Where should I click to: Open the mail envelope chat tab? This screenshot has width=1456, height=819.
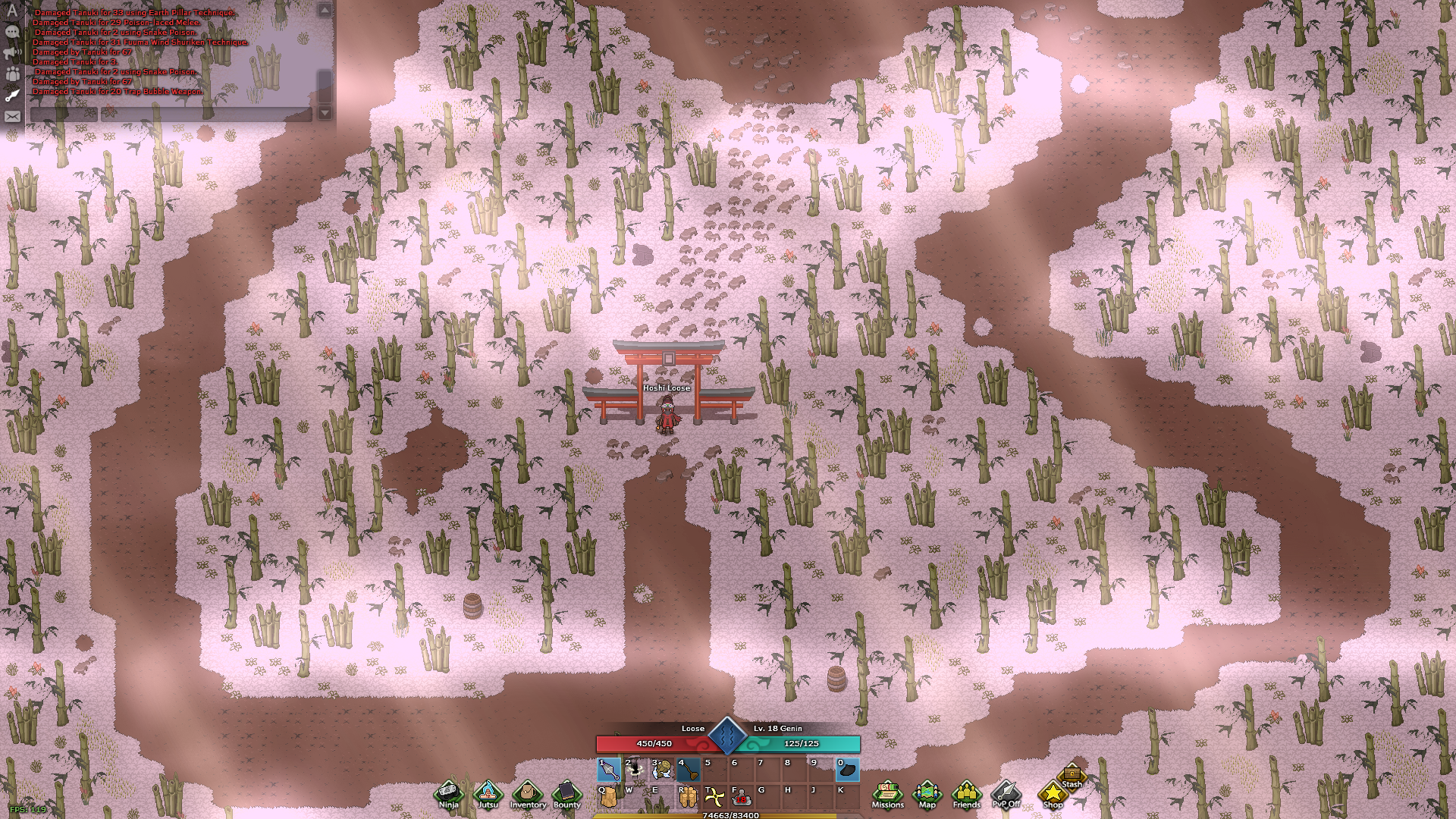pyautogui.click(x=12, y=117)
